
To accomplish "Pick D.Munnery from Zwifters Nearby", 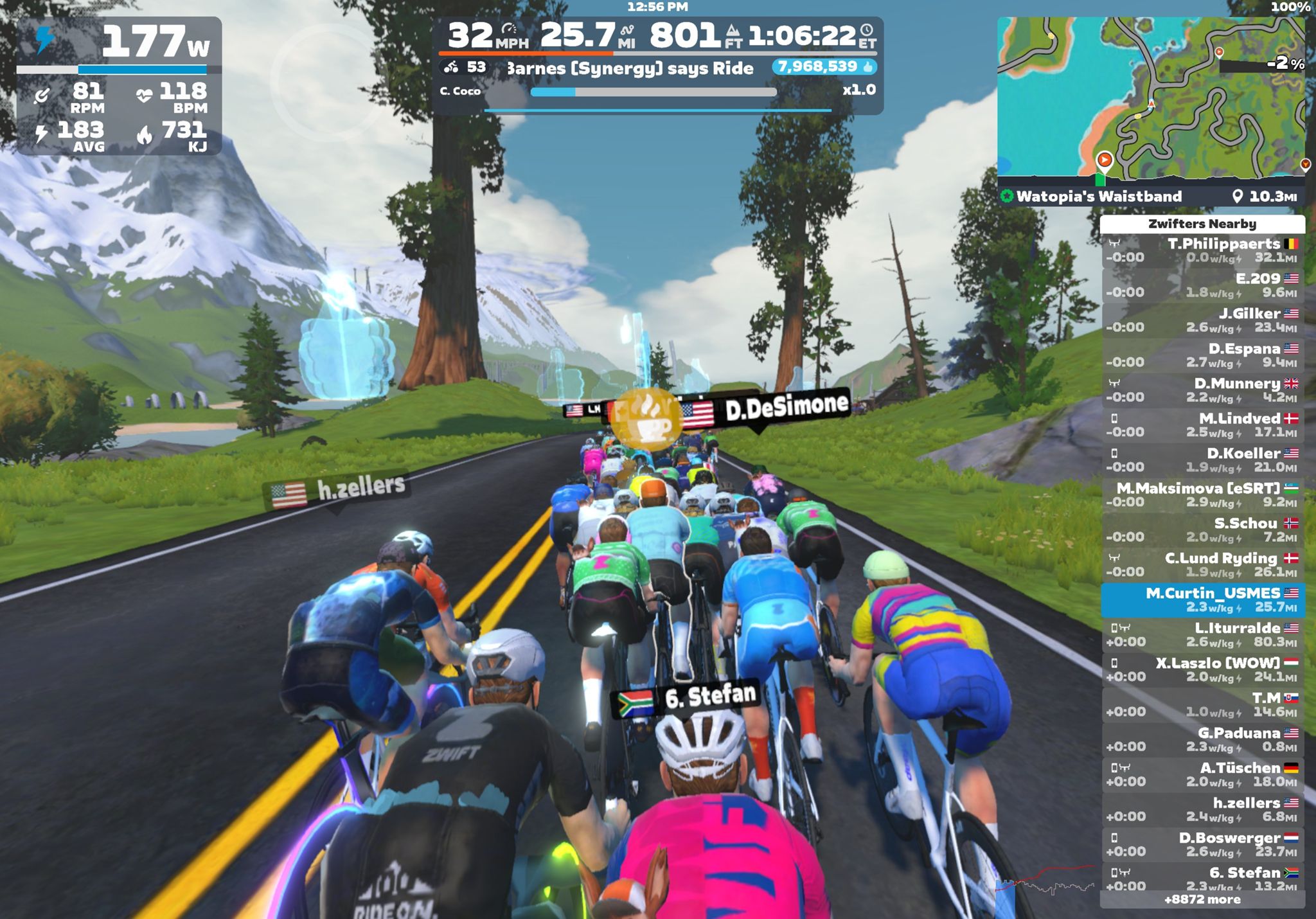I will (x=1202, y=390).
